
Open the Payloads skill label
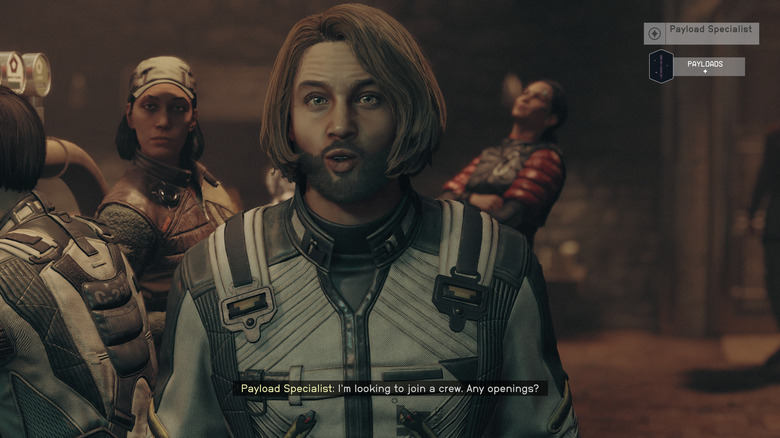pos(710,67)
